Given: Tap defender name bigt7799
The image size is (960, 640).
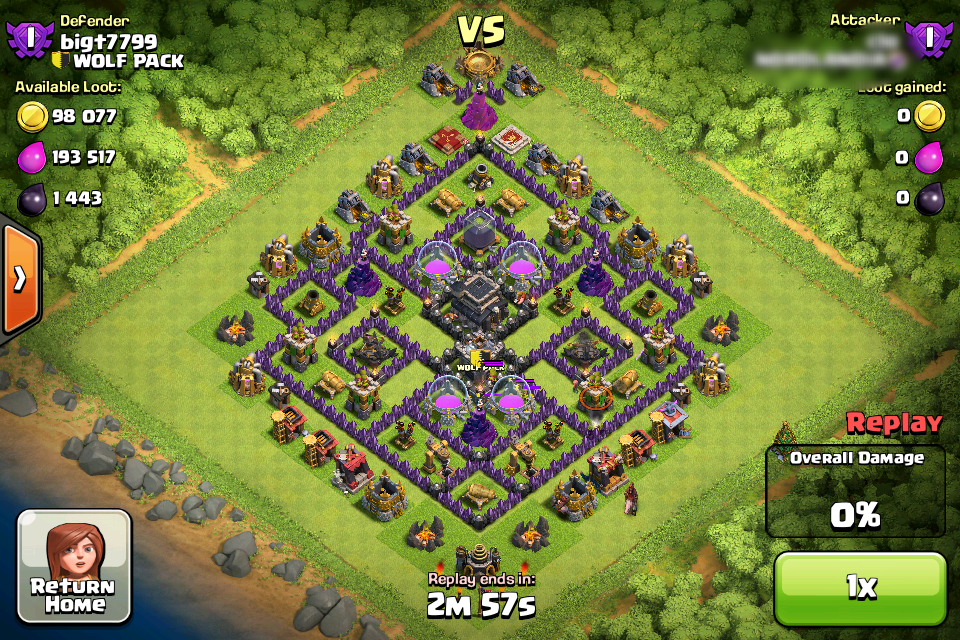Looking at the screenshot, I should click(108, 41).
